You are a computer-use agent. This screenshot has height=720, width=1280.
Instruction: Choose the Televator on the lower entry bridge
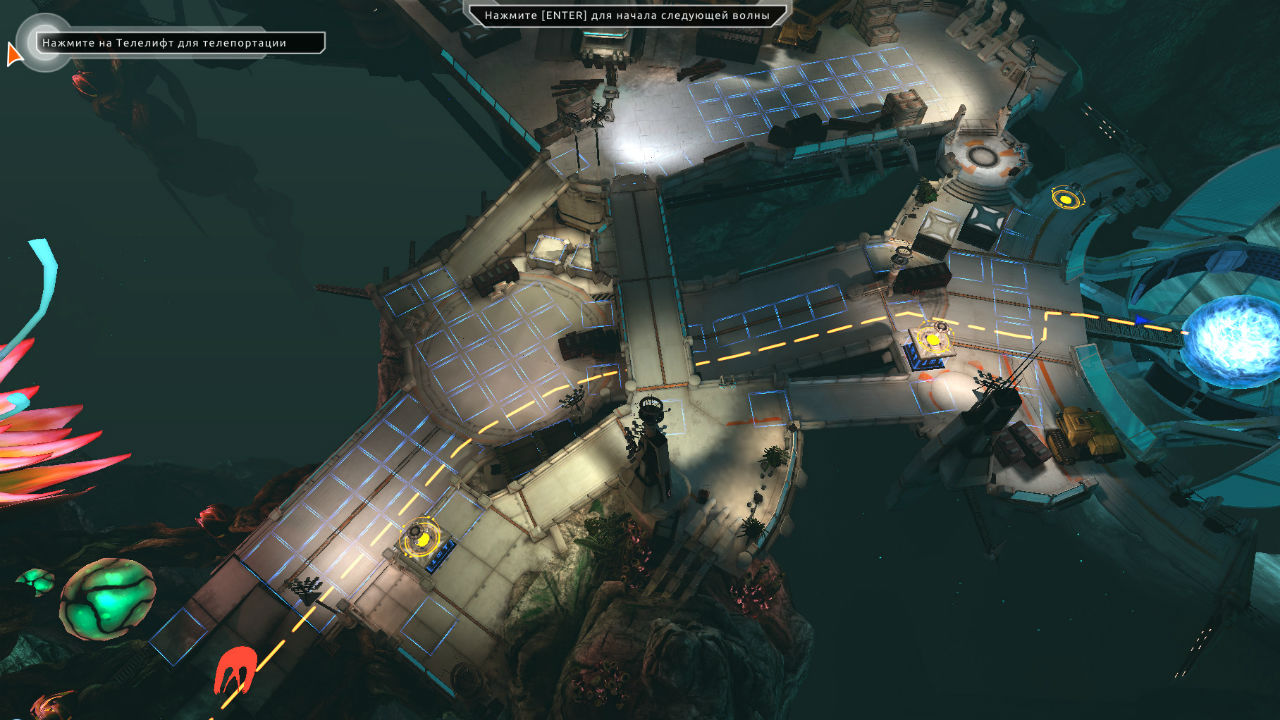tap(423, 540)
